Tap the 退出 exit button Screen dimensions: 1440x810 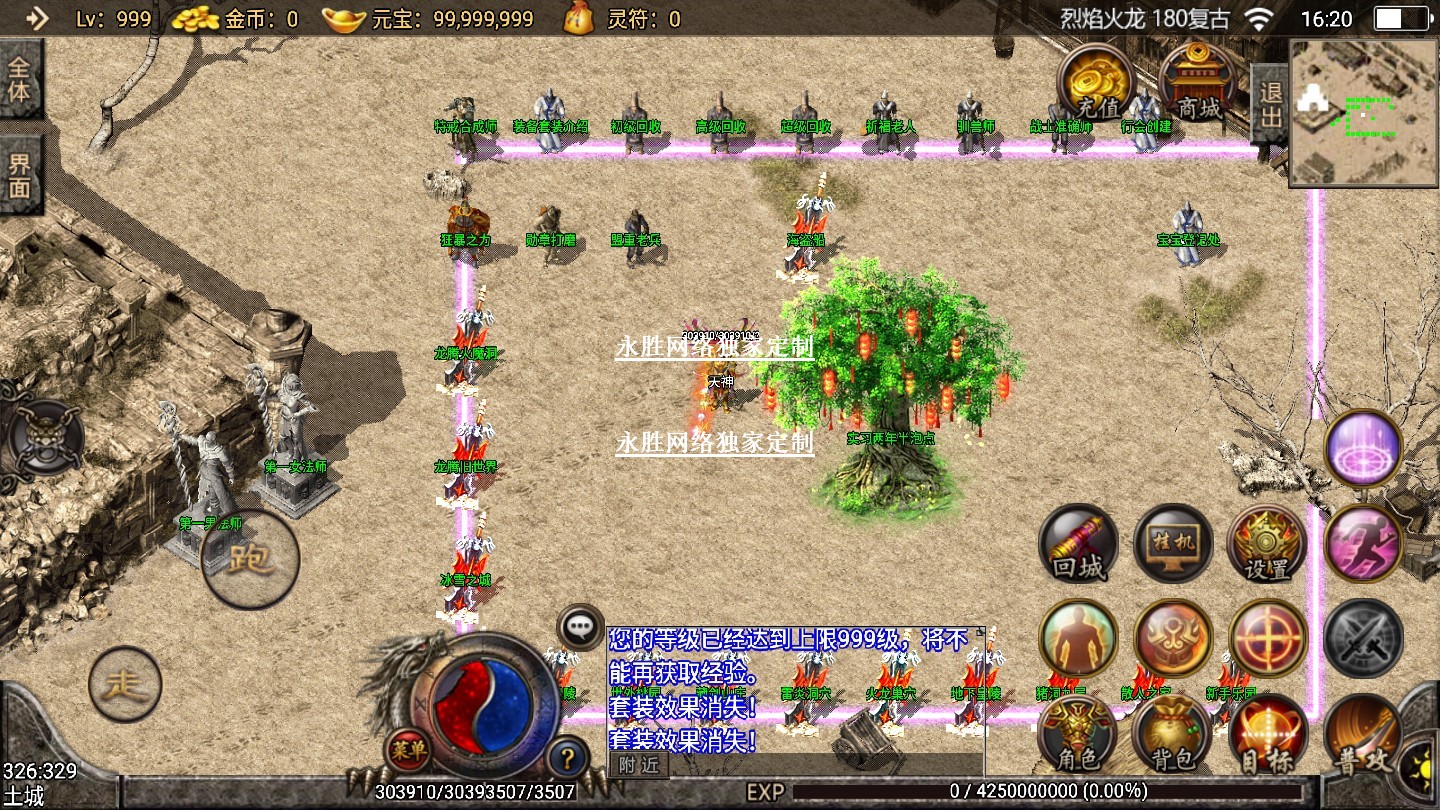tap(1270, 104)
